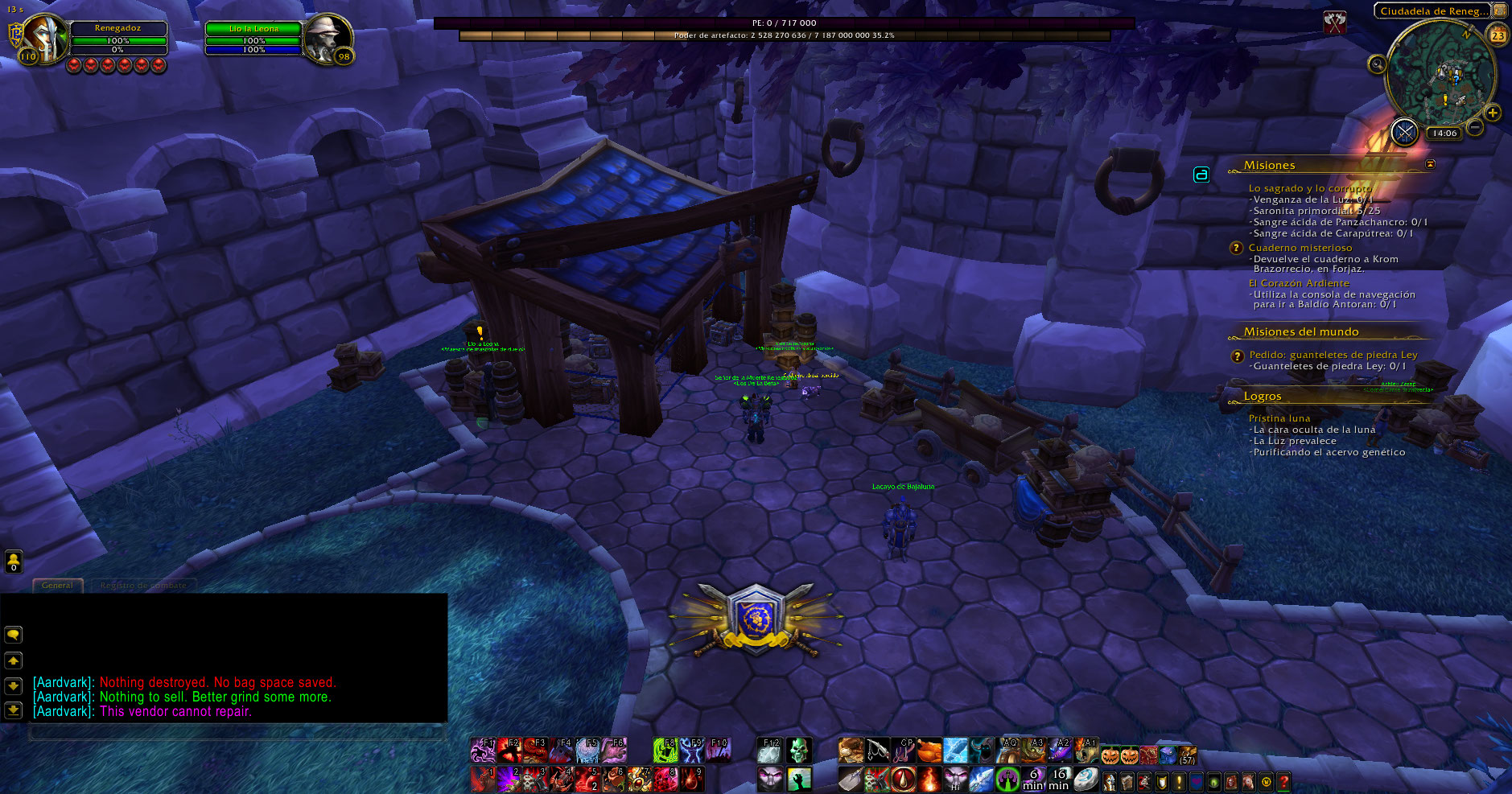Select the Cuaderno misterioso quest entry

1300,248
